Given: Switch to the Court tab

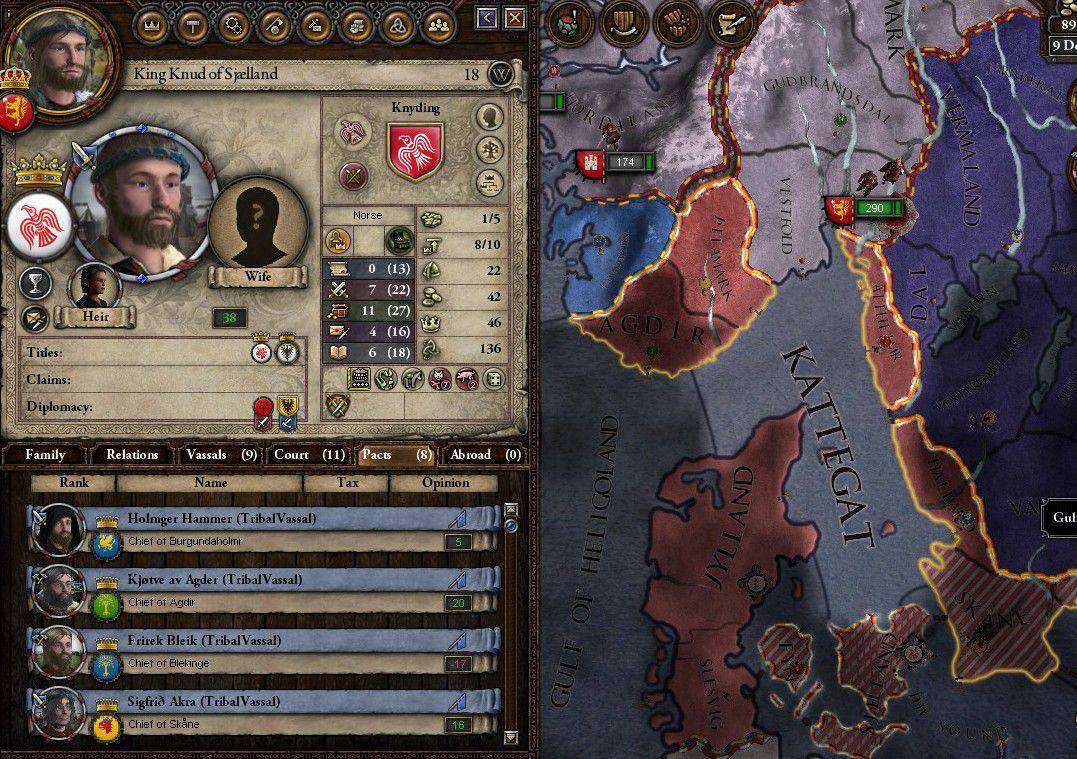Looking at the screenshot, I should tap(309, 455).
